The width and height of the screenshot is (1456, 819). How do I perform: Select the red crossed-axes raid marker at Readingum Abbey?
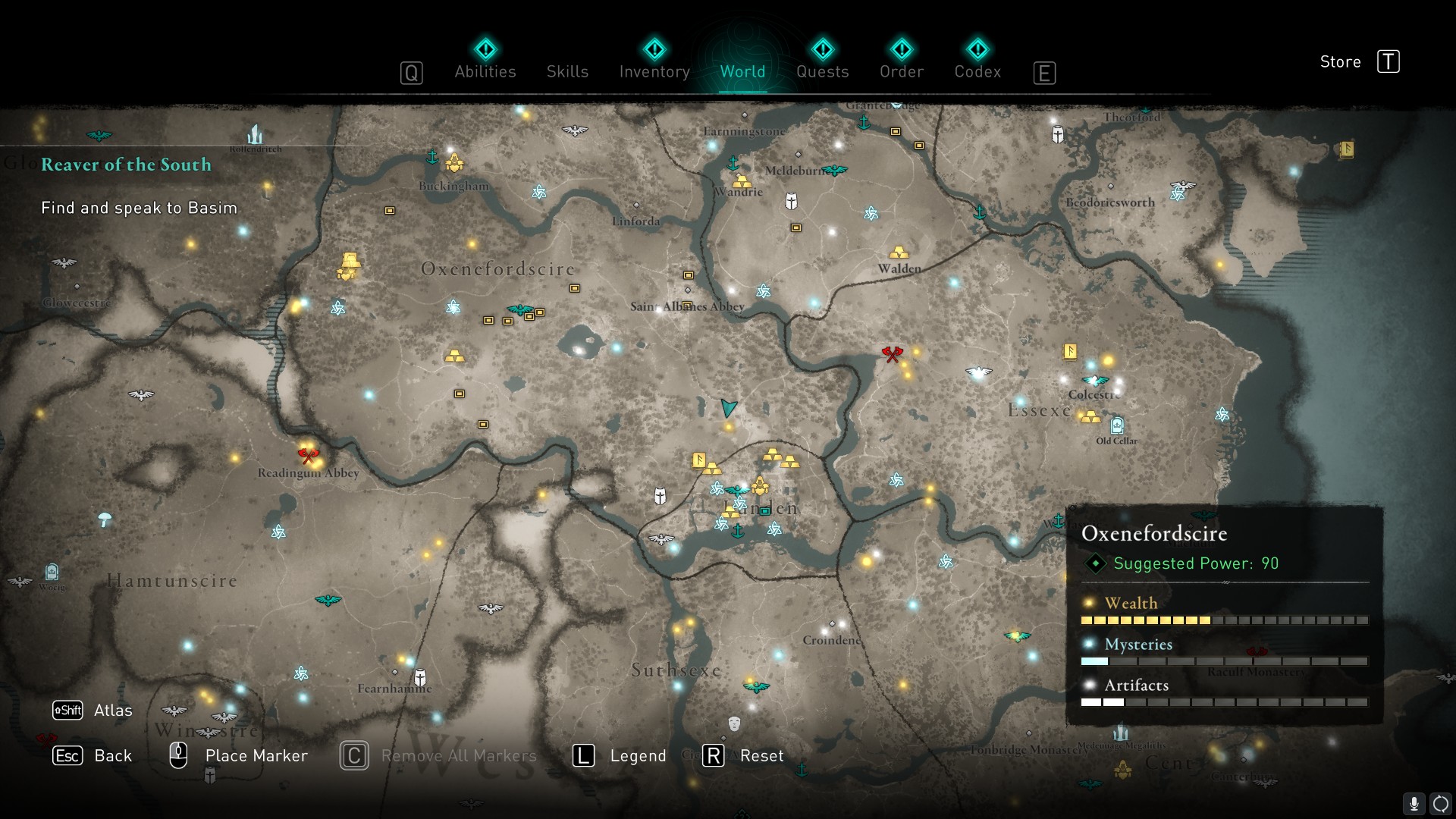pos(308,455)
